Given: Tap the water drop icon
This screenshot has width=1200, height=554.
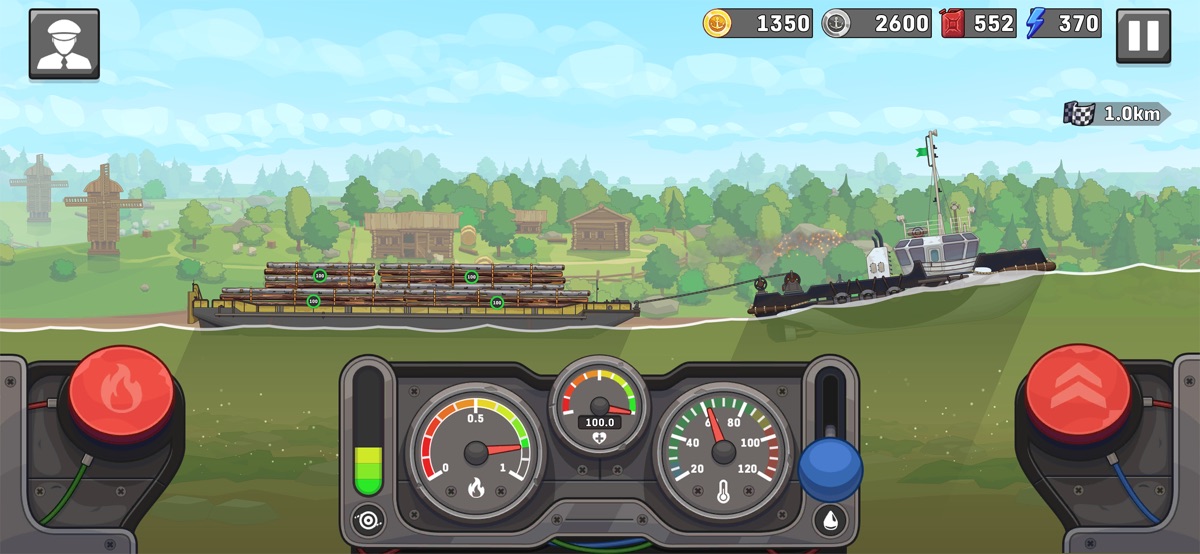Looking at the screenshot, I should pyautogui.click(x=830, y=520).
